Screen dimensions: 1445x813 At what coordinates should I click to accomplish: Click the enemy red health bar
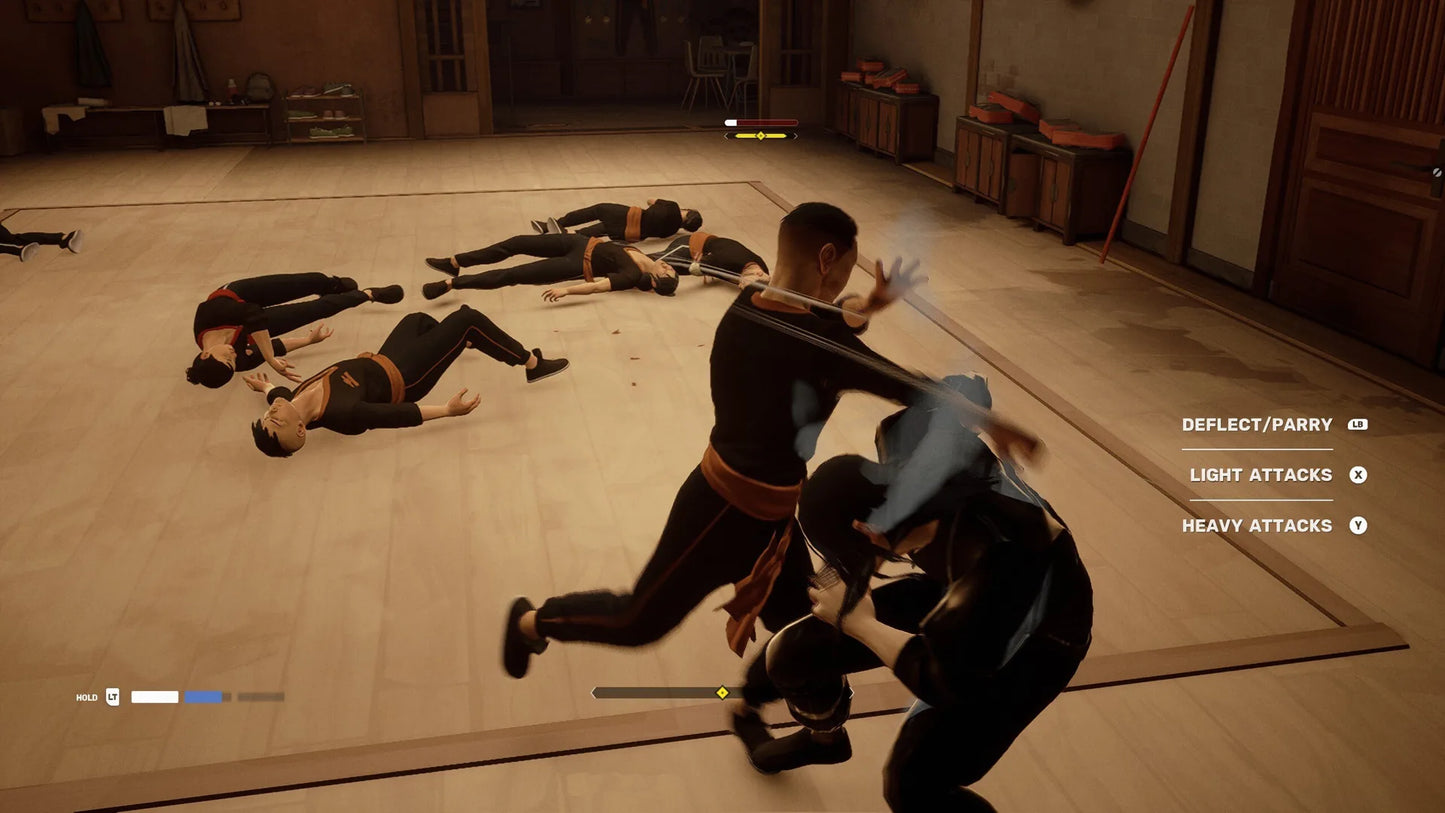click(x=762, y=122)
